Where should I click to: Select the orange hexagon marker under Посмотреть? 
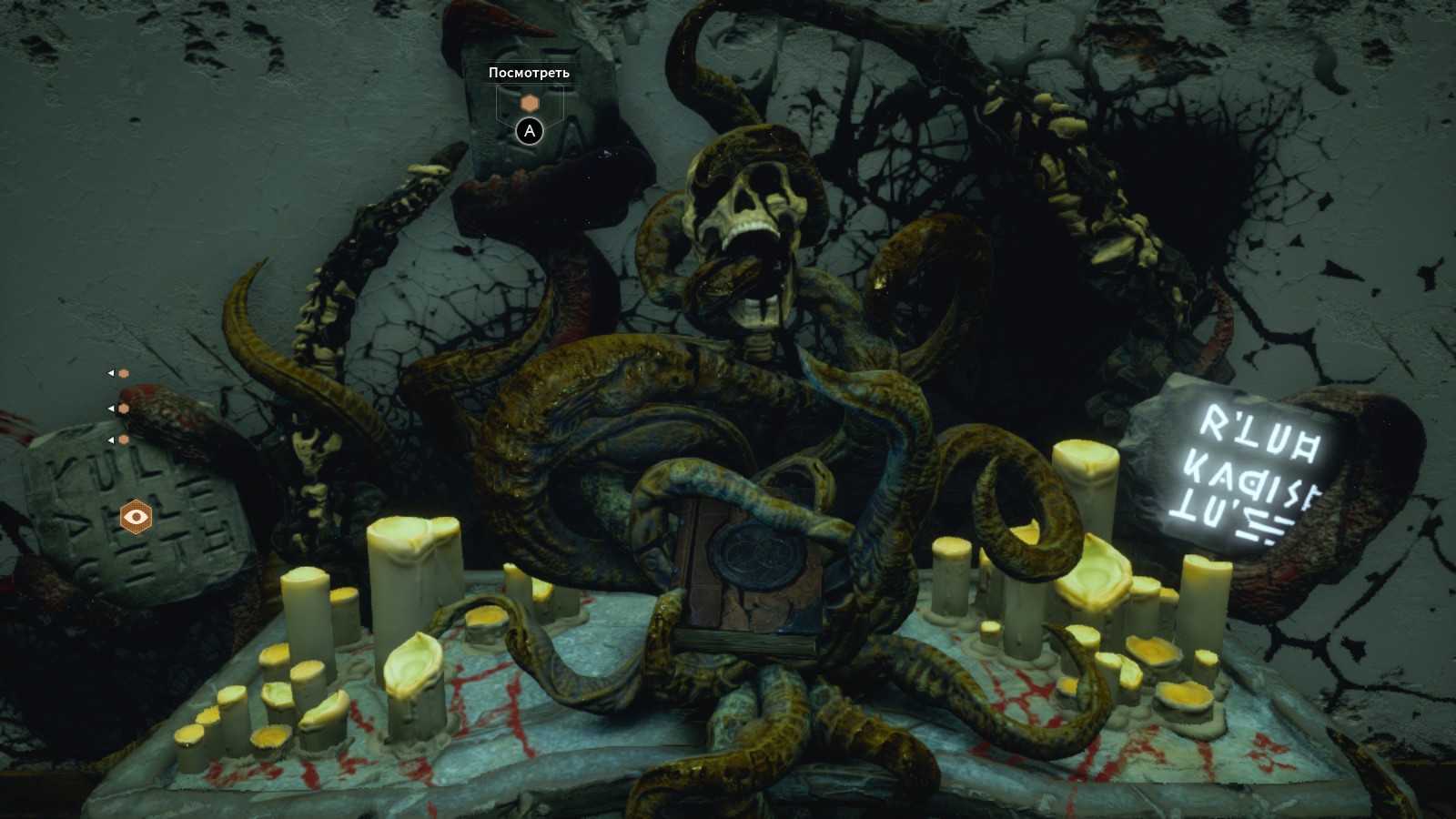(x=530, y=104)
